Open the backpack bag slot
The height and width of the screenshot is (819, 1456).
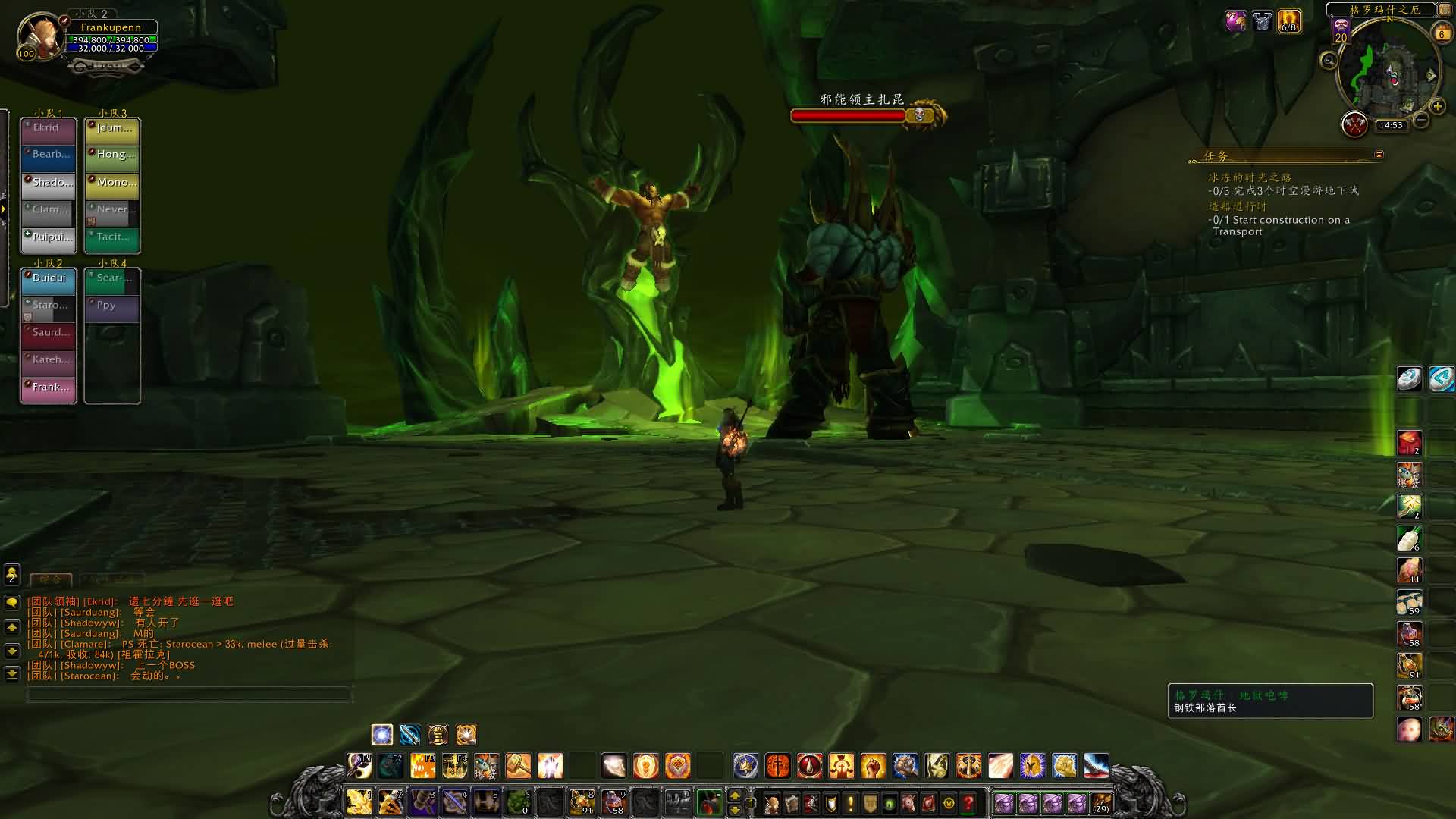(x=1101, y=803)
